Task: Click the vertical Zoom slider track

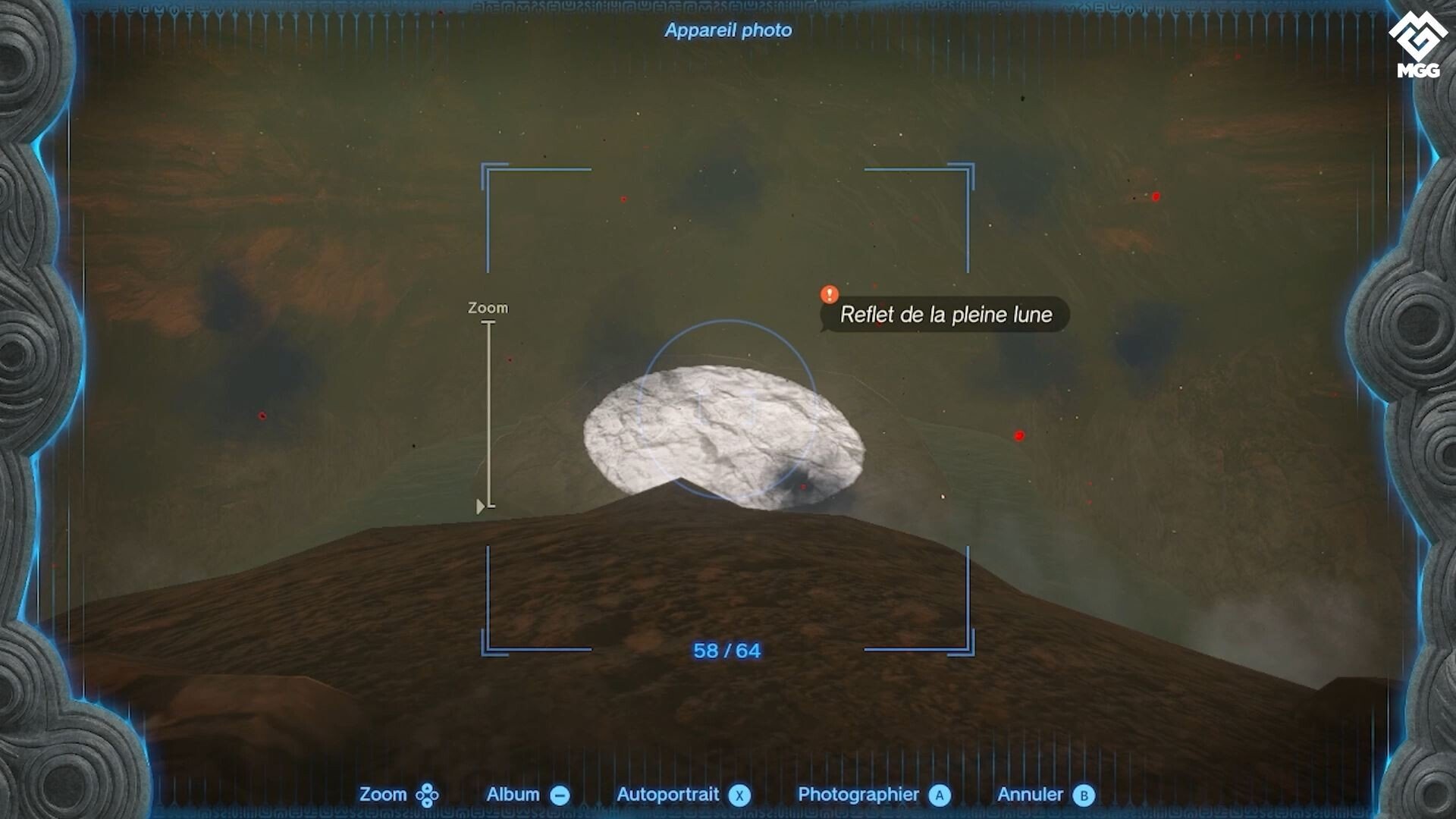Action: (x=489, y=414)
